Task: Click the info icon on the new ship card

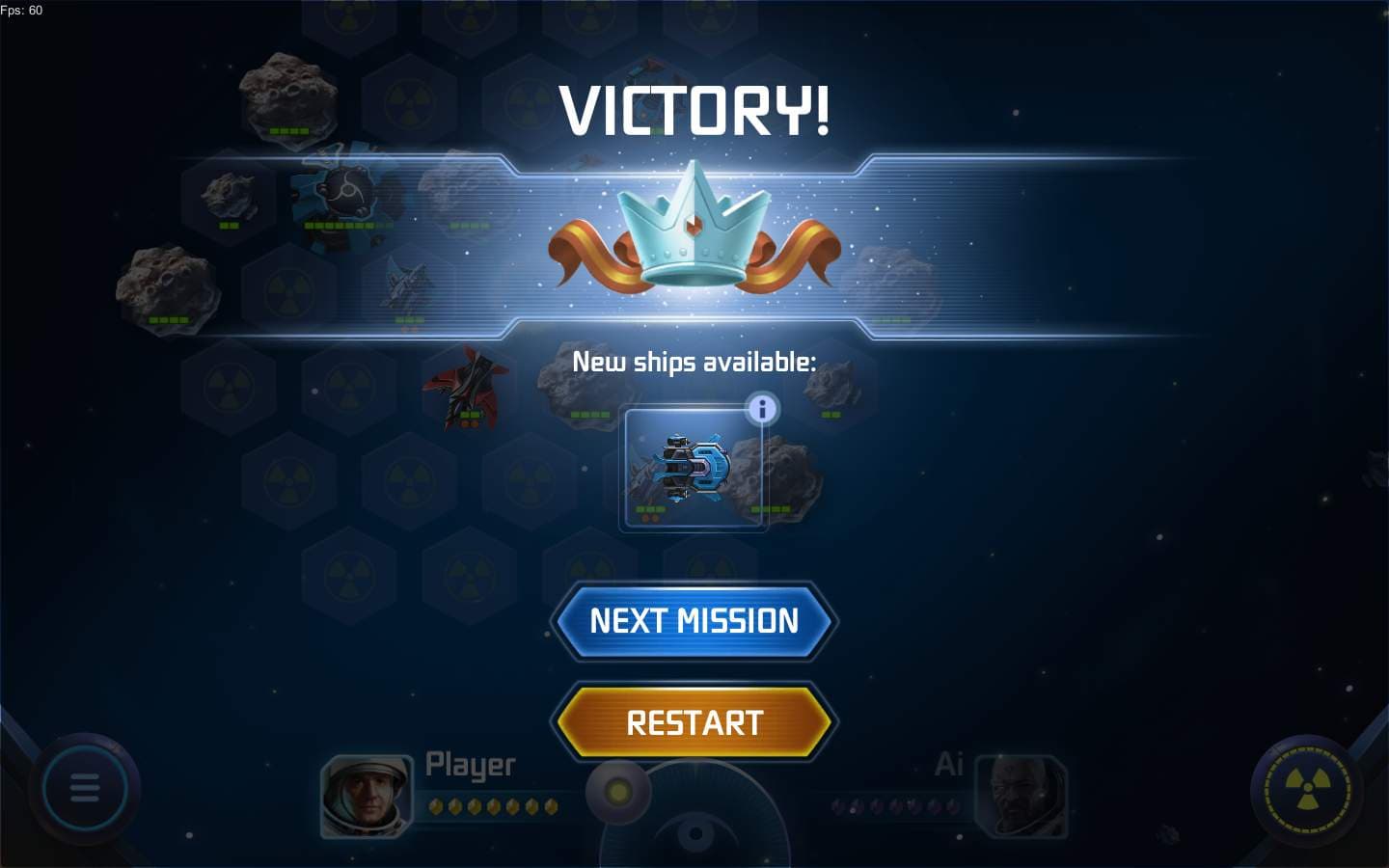Action: click(x=763, y=408)
